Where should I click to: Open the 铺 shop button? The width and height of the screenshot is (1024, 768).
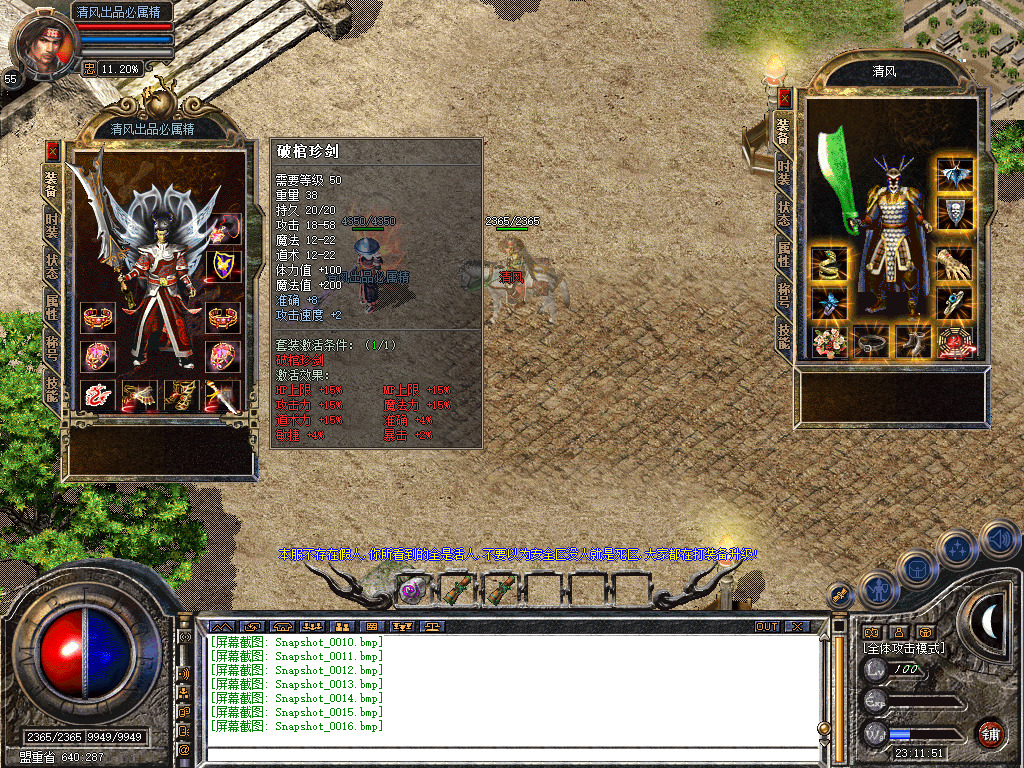tap(990, 733)
